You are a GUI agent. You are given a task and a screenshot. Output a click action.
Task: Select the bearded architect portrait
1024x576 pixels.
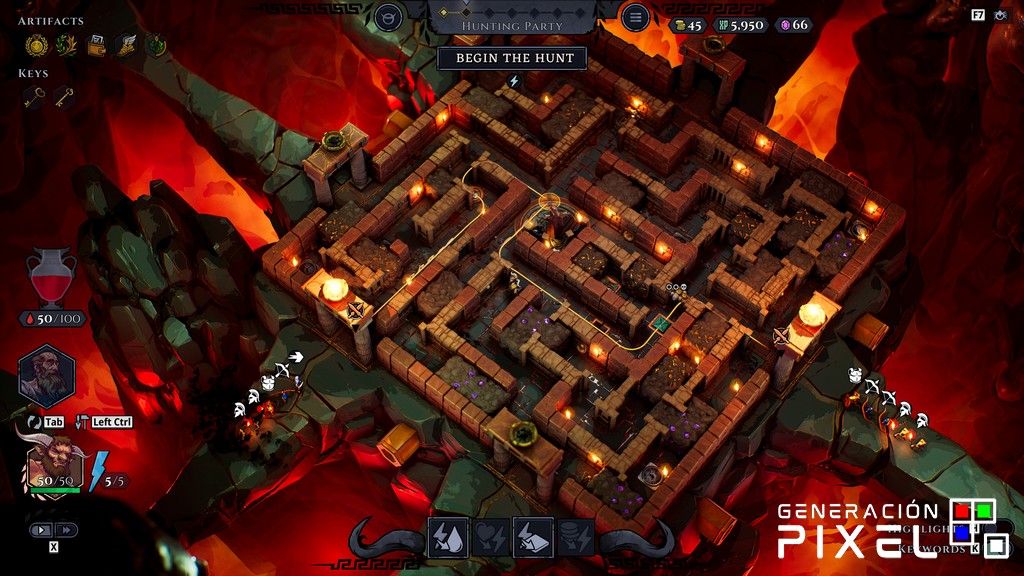point(47,377)
